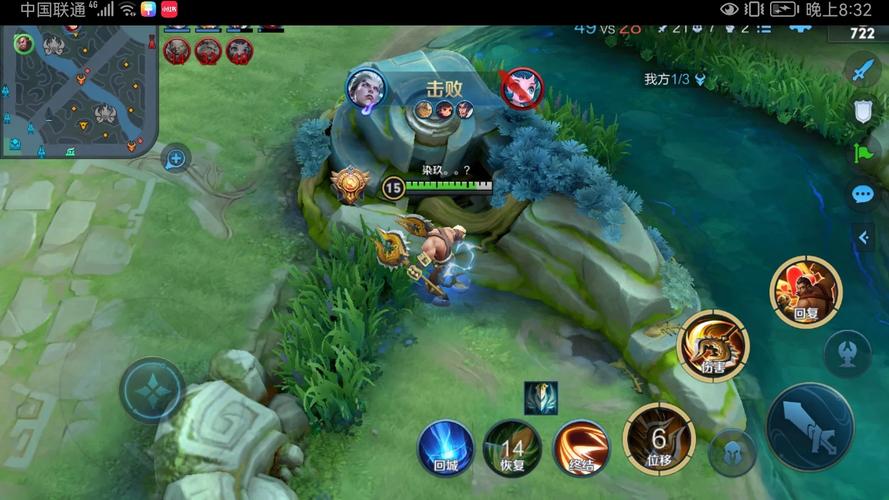
Task: Open the blue sword icon on the side panel
Action: point(862,71)
